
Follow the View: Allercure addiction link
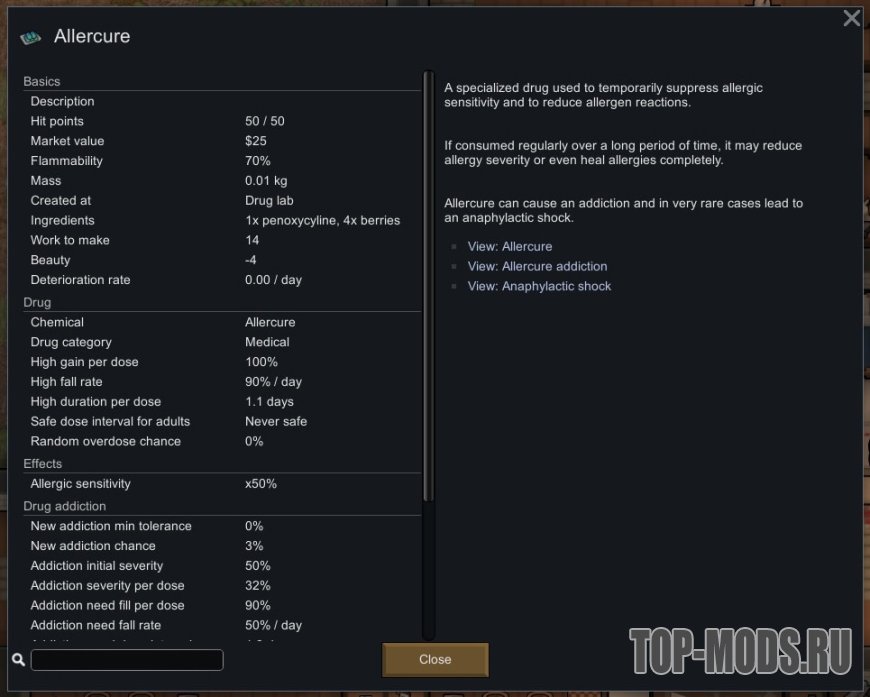537,266
